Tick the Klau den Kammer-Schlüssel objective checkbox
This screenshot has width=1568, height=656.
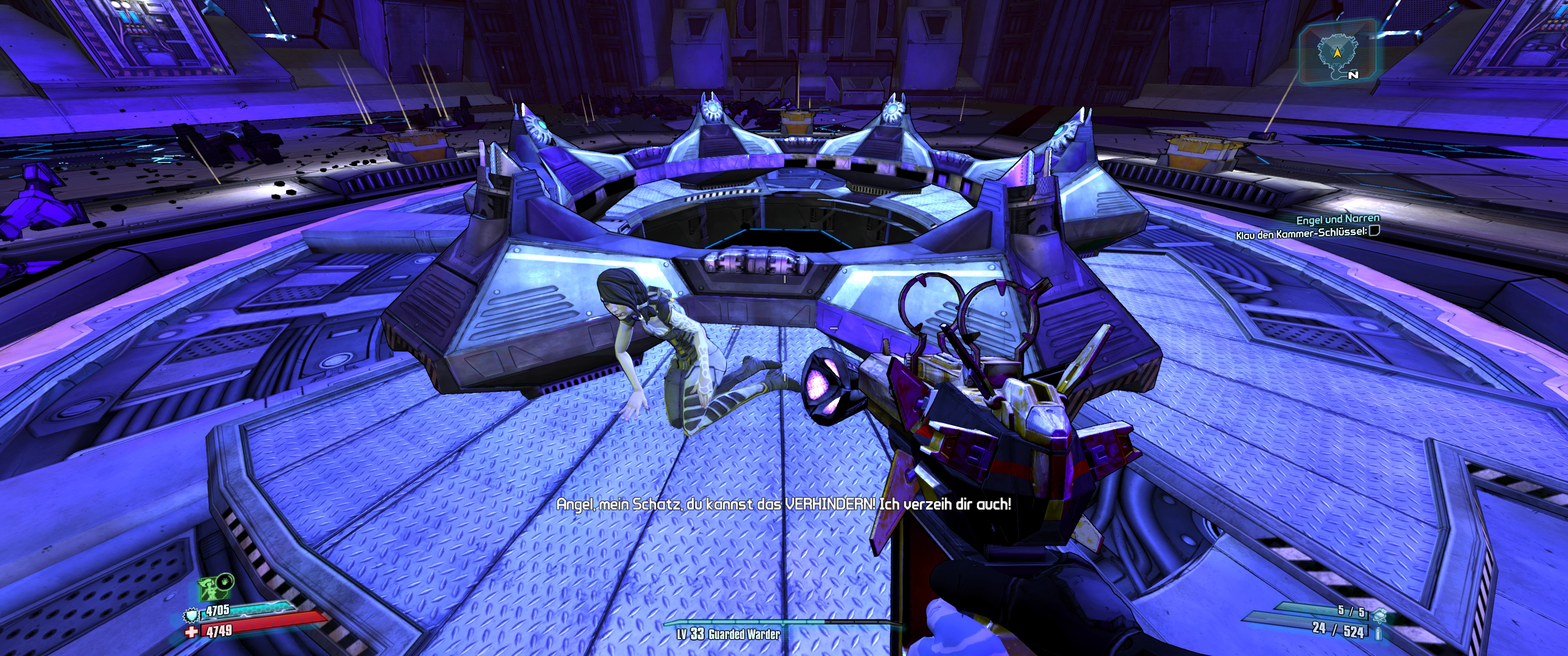coord(1374,231)
